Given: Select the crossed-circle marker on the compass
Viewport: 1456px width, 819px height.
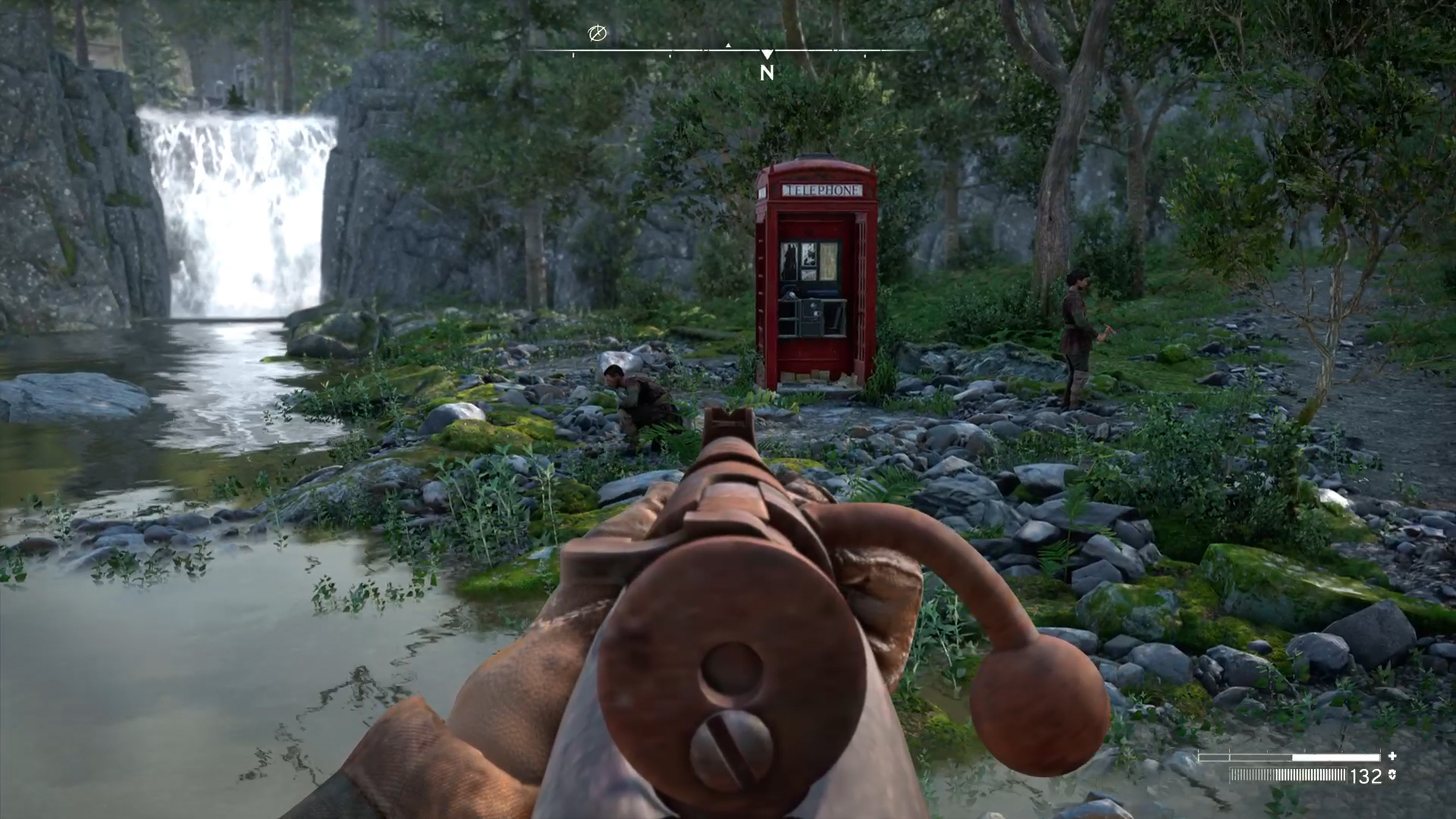Looking at the screenshot, I should 598,33.
